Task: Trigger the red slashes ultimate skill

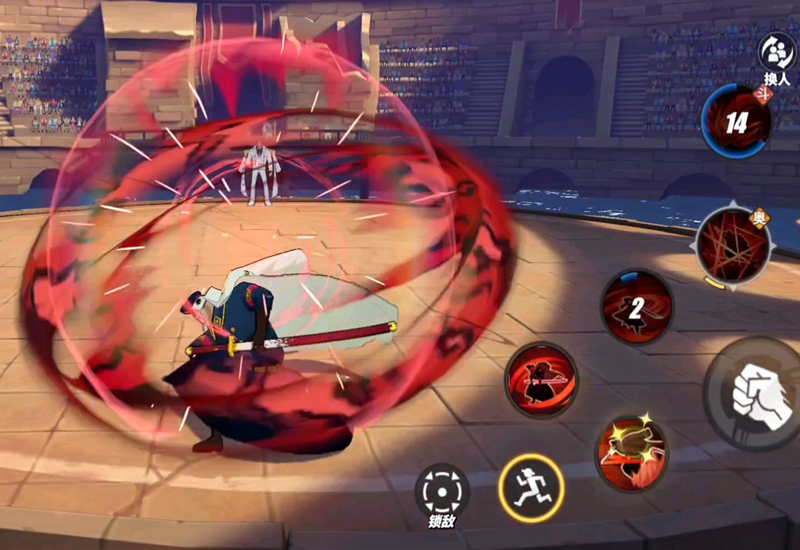Action: (x=732, y=244)
